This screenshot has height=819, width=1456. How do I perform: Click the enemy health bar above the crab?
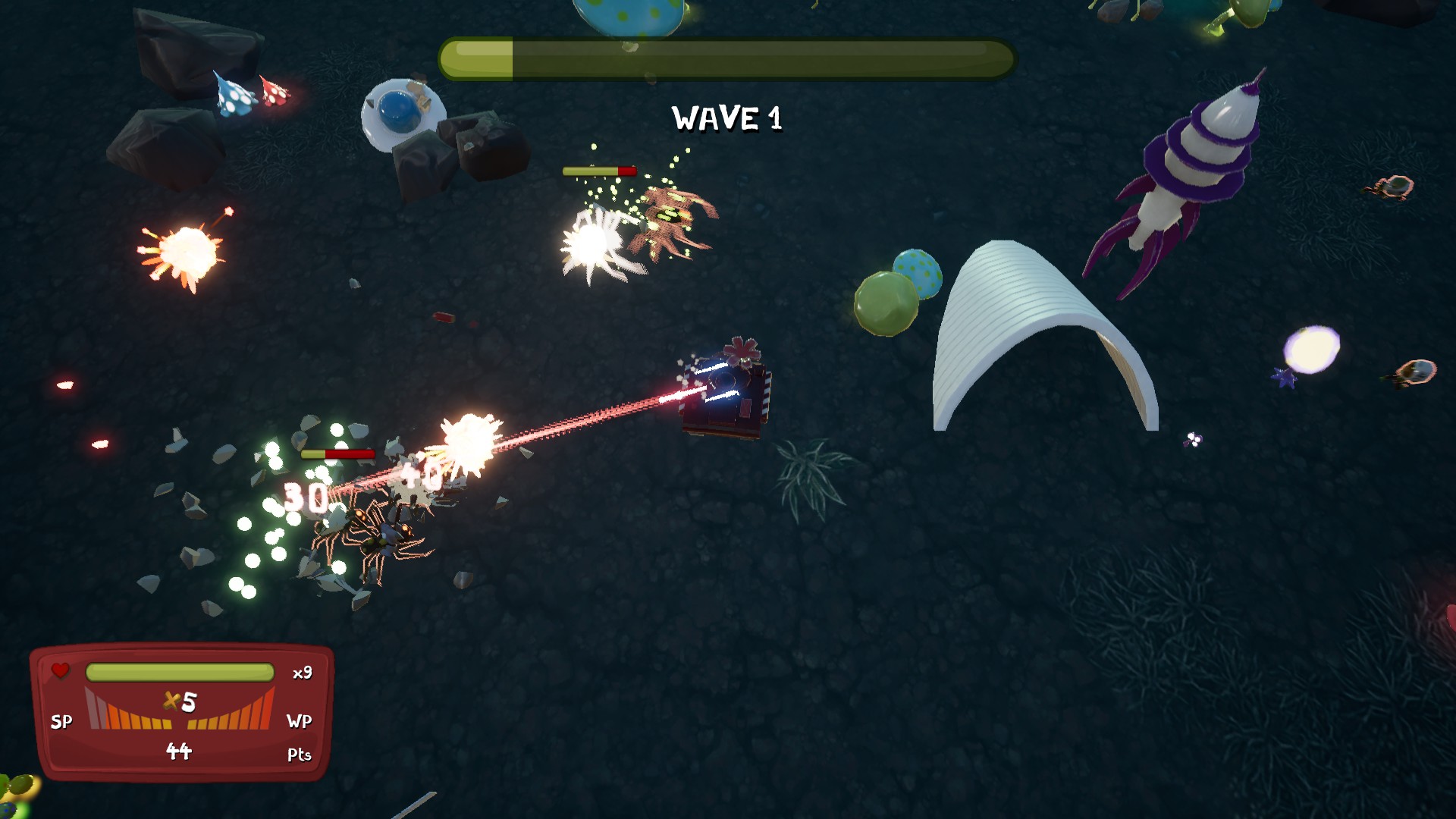[598, 170]
